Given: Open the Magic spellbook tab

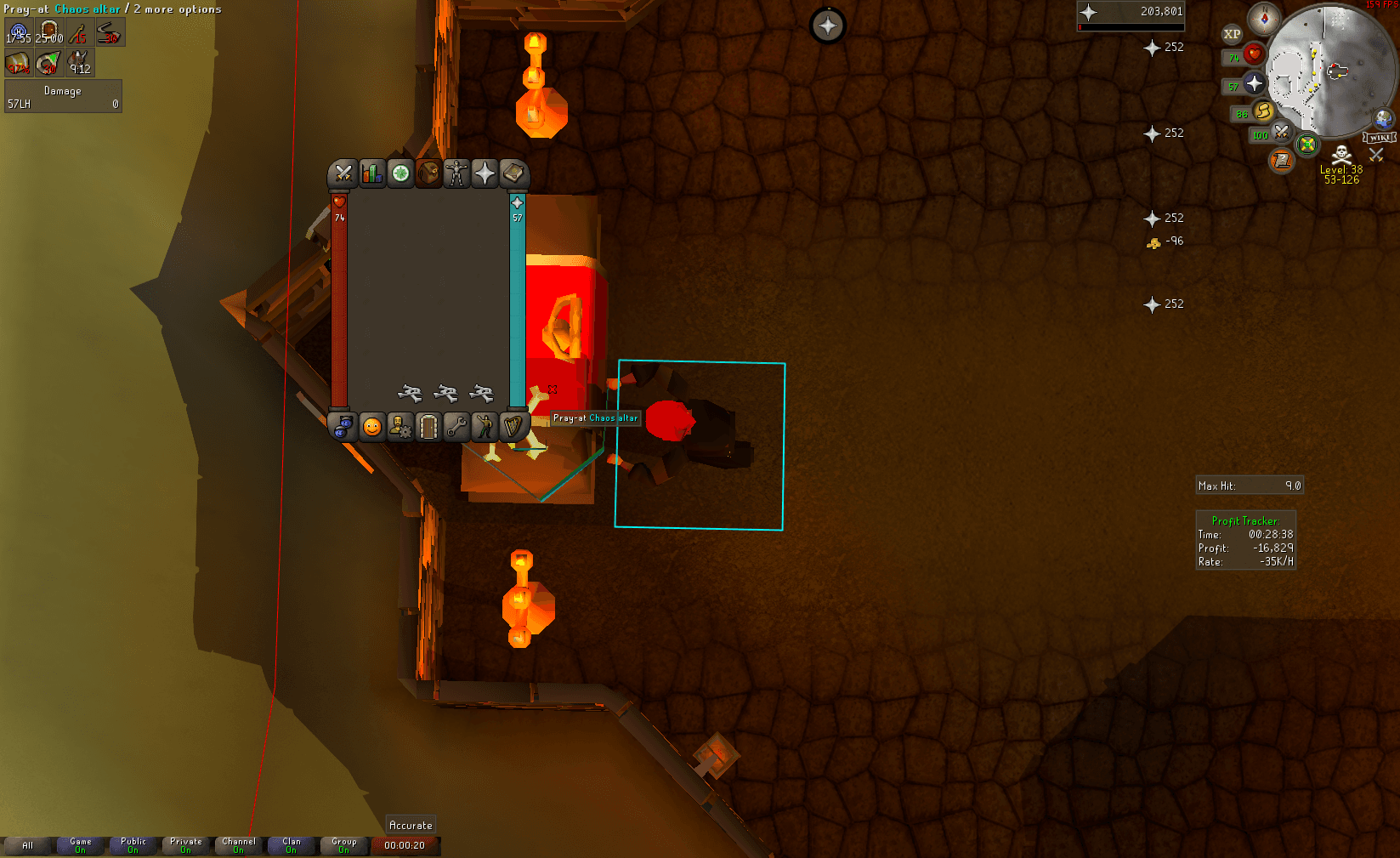Looking at the screenshot, I should [513, 174].
